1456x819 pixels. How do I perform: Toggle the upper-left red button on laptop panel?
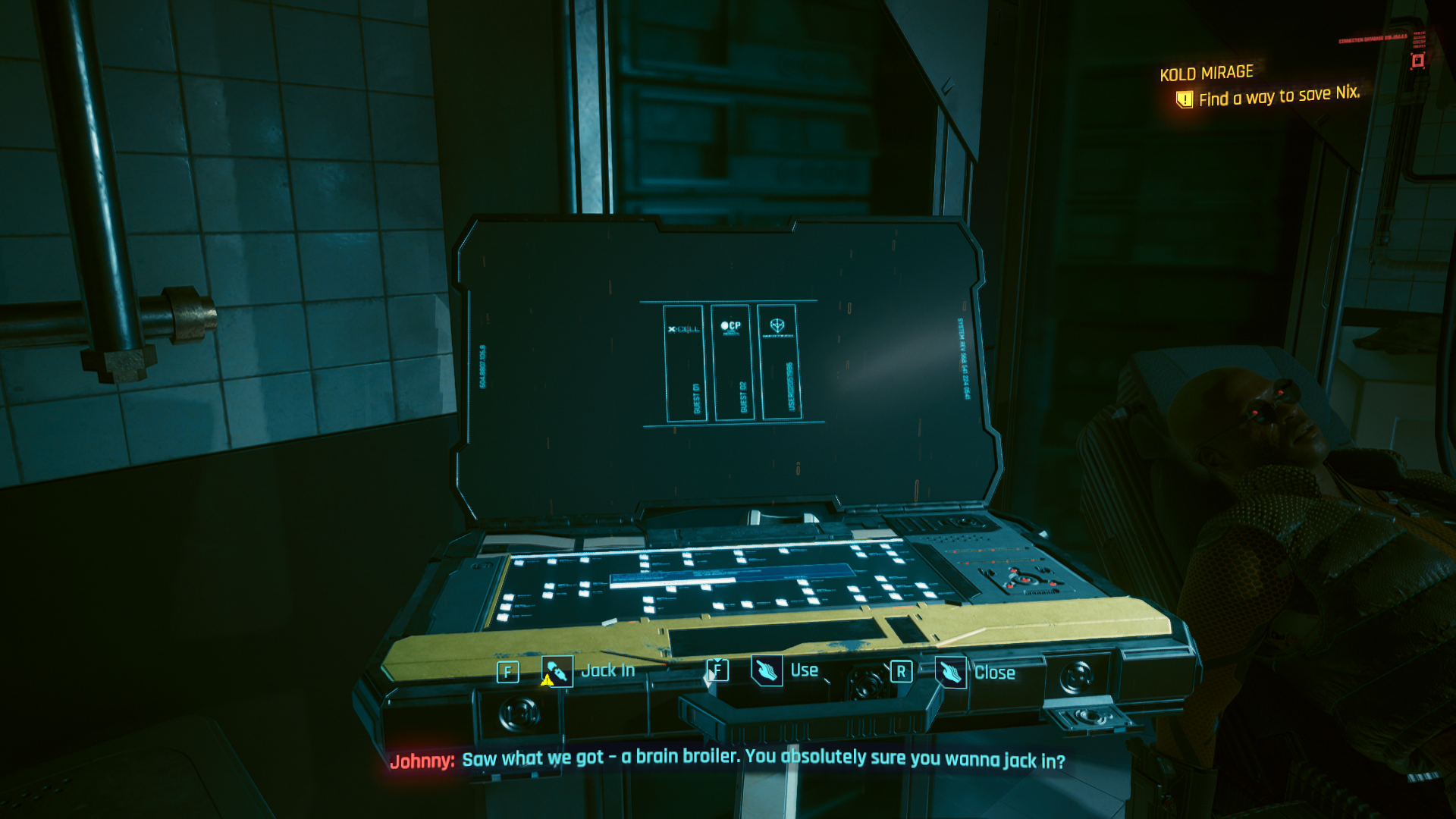point(1014,570)
